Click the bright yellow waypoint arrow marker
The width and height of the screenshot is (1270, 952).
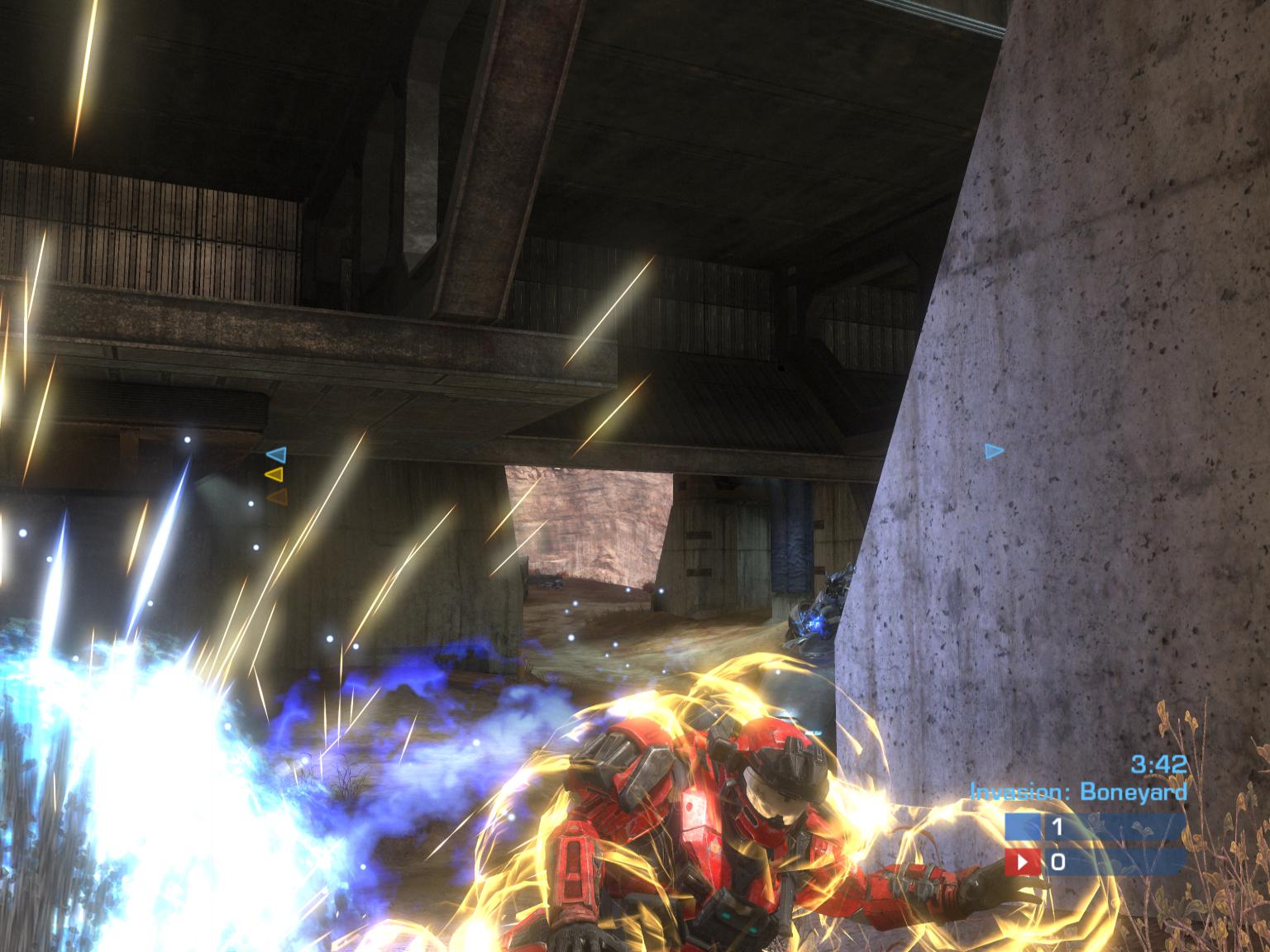coord(275,474)
